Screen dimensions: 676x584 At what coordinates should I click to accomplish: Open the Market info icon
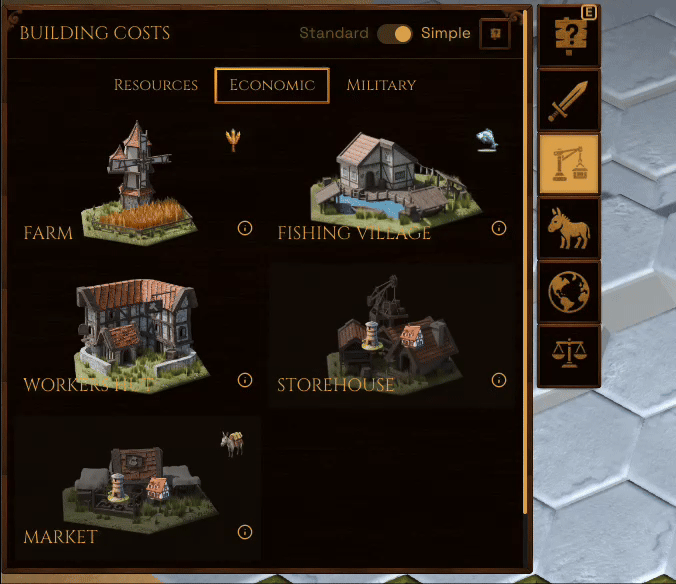point(245,532)
